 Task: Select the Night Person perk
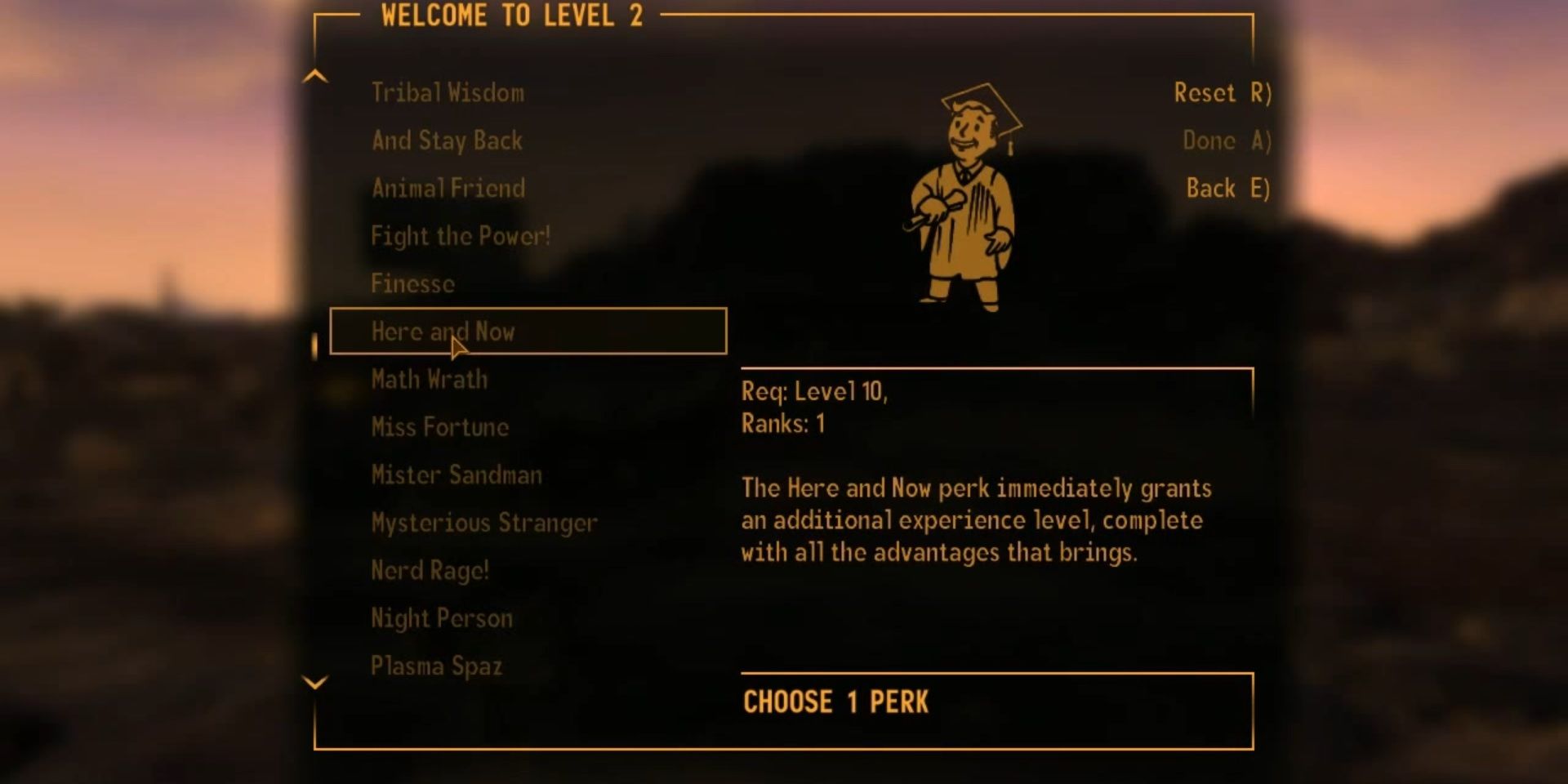click(442, 618)
